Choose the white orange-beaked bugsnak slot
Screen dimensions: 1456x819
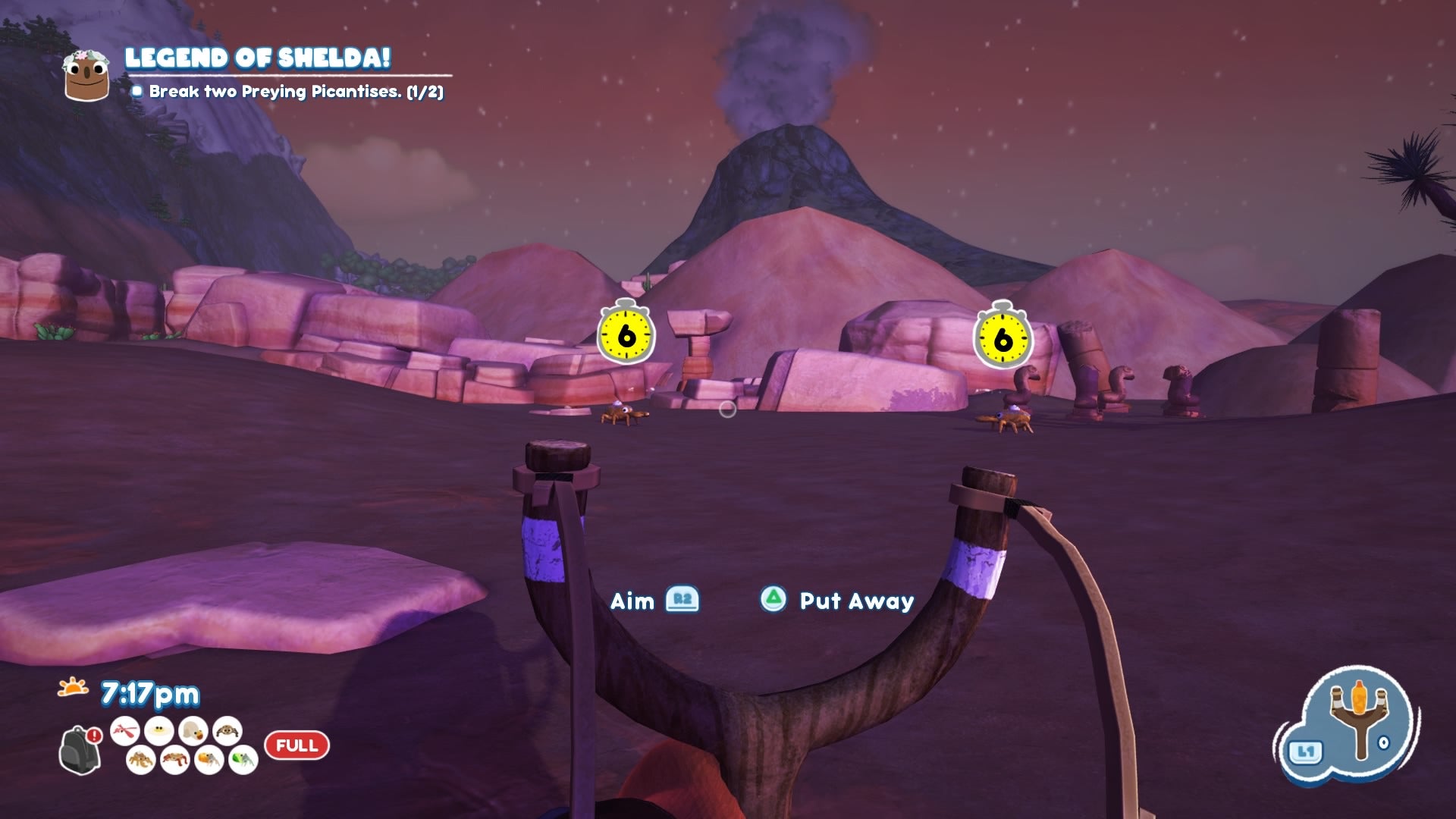(x=193, y=731)
